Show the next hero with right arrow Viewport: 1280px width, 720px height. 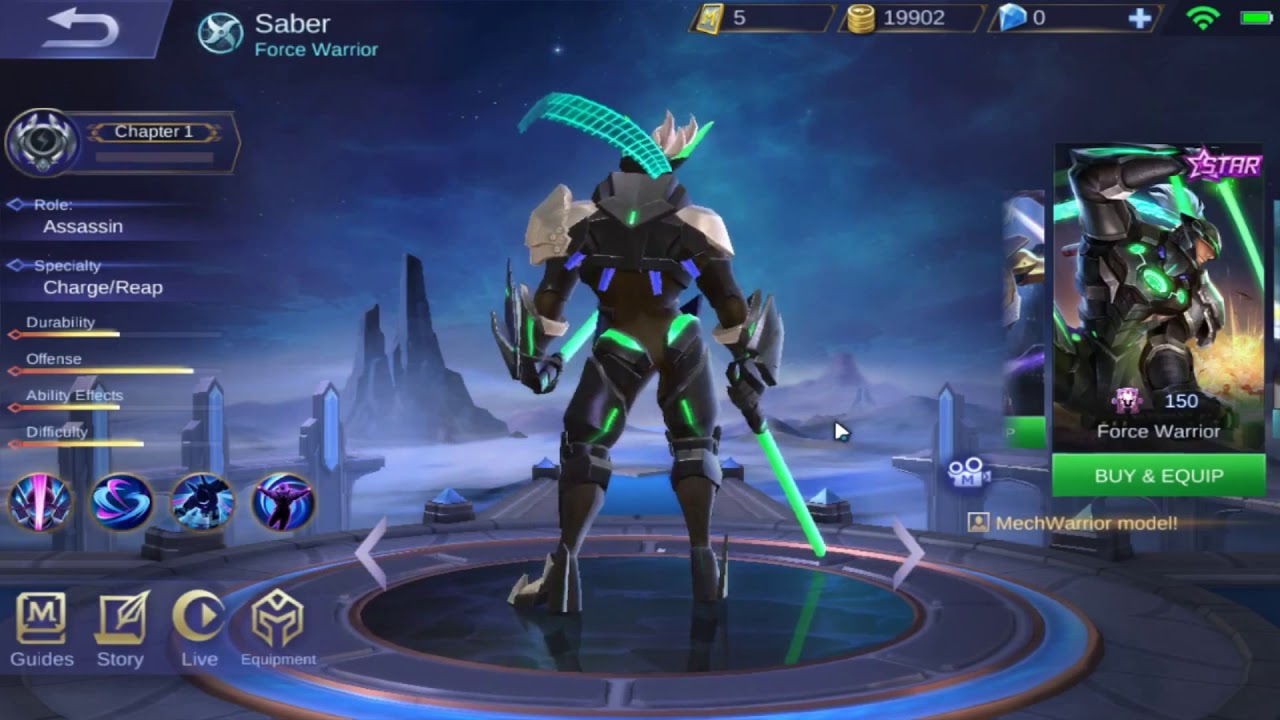tap(908, 551)
